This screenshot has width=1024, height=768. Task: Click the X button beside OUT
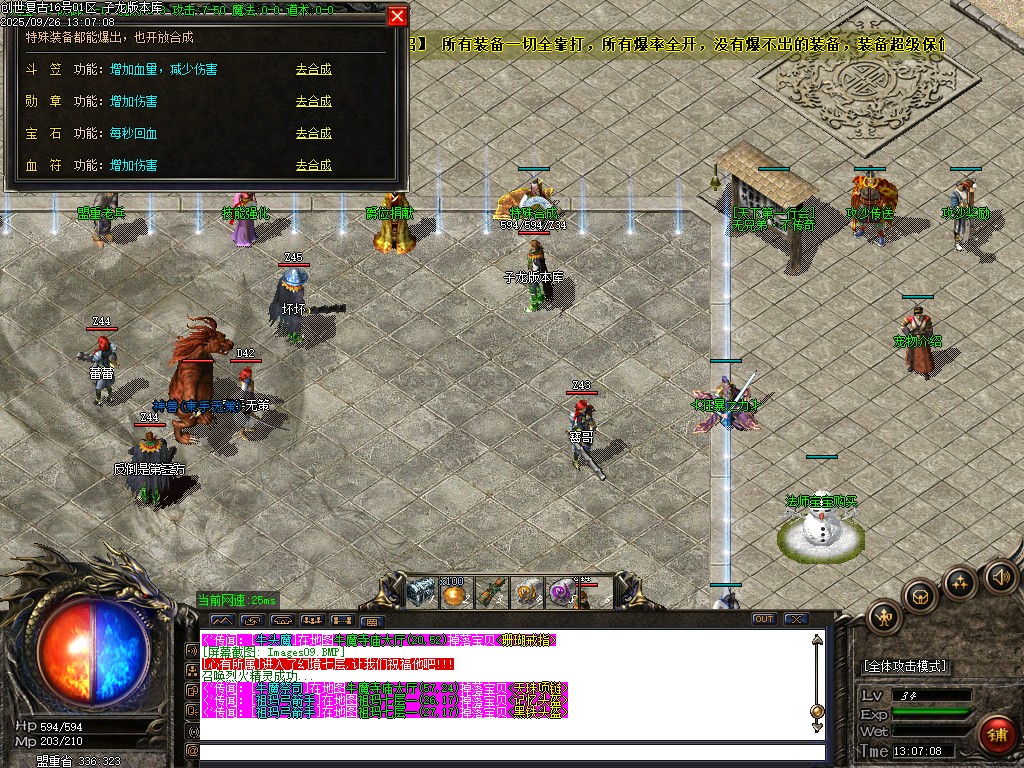point(795,619)
